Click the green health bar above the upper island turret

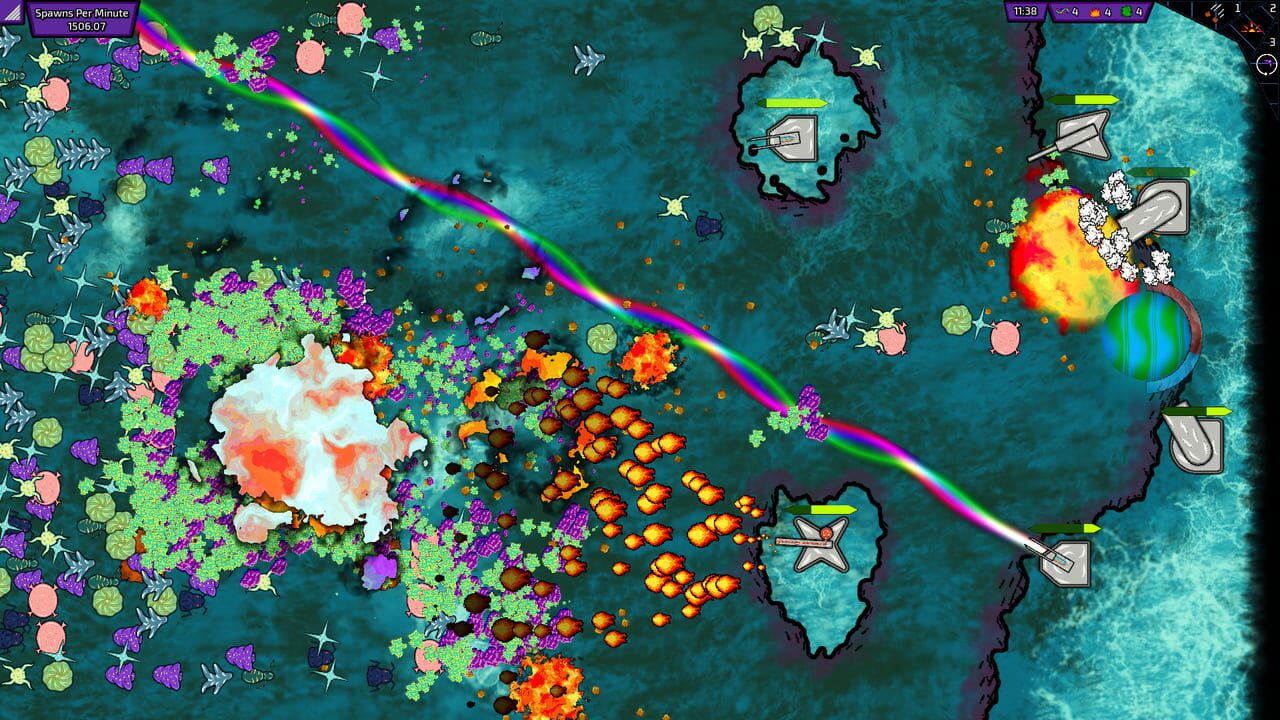793,101
